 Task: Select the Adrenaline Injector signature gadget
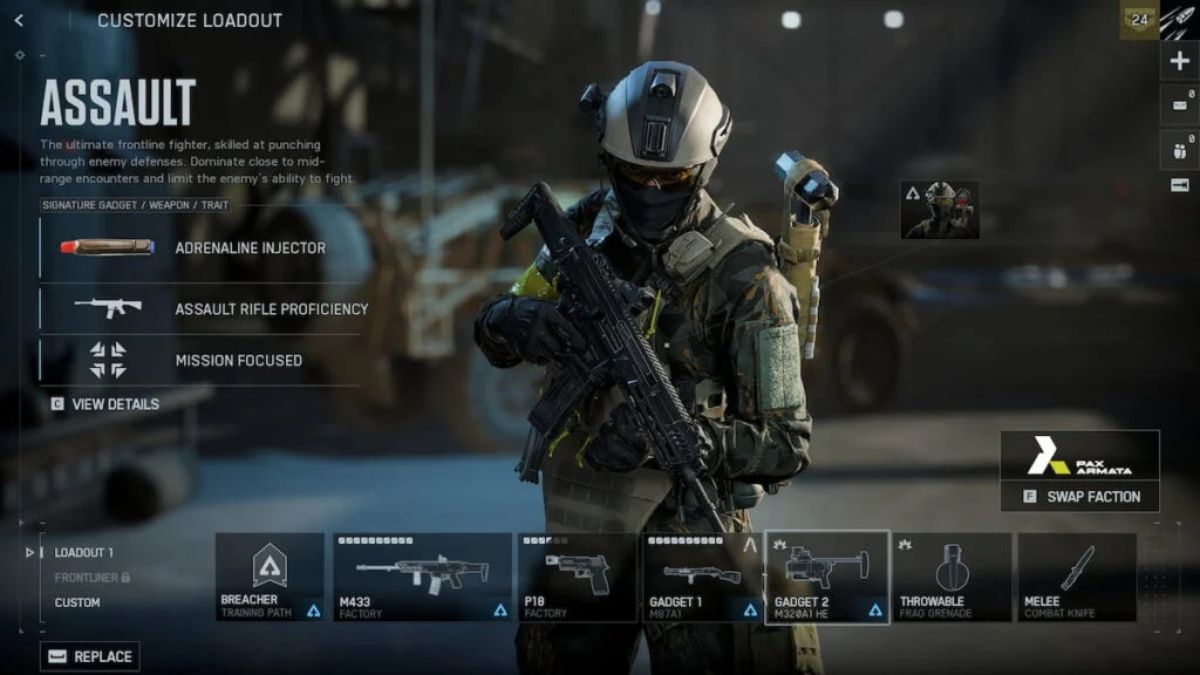pyautogui.click(x=200, y=247)
